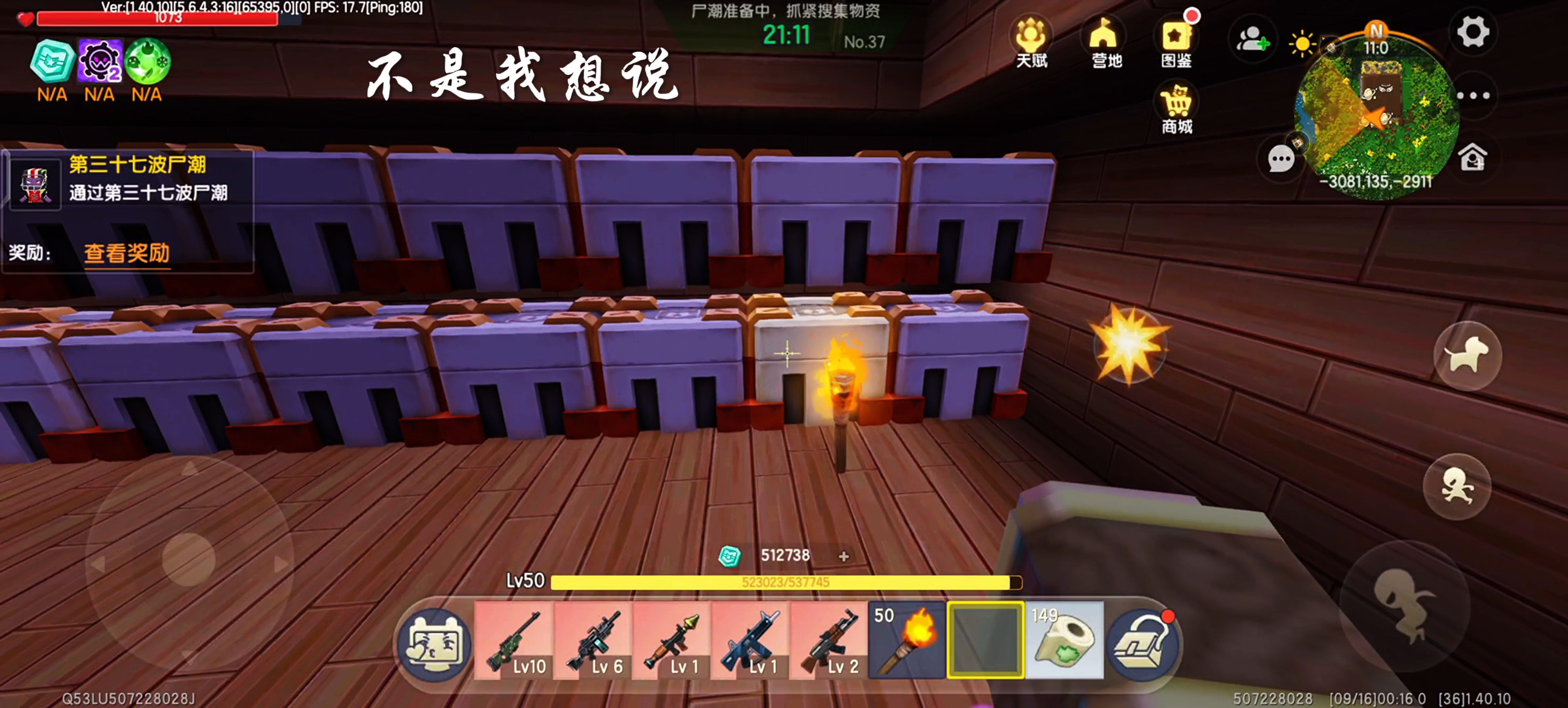Expand the ellipsis more options menu
This screenshot has height=708, width=1568.
1473,95
